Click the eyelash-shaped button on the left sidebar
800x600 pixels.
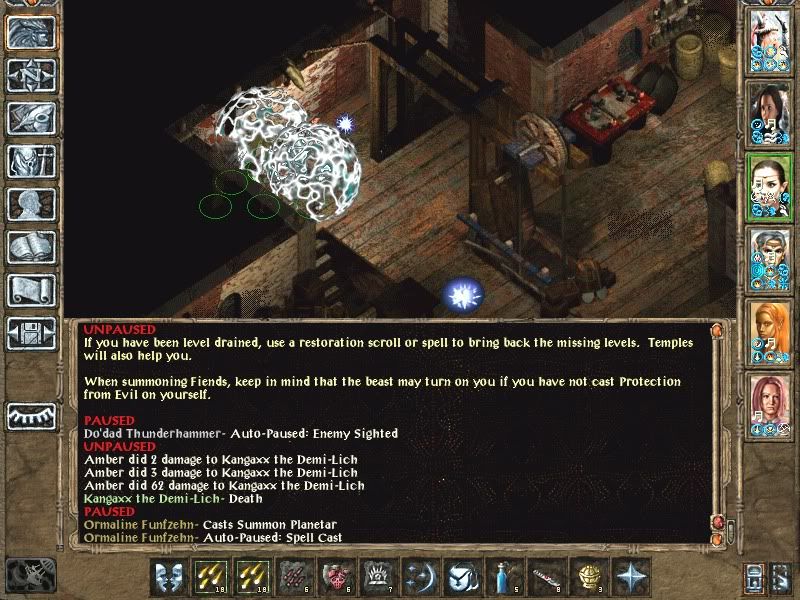(31, 414)
